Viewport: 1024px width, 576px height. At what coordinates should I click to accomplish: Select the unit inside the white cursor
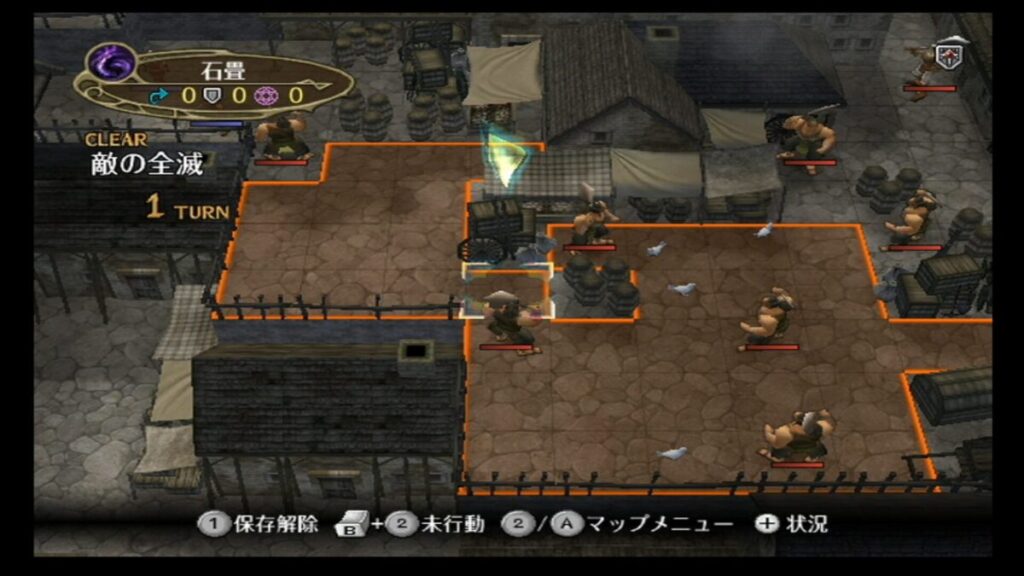506,320
